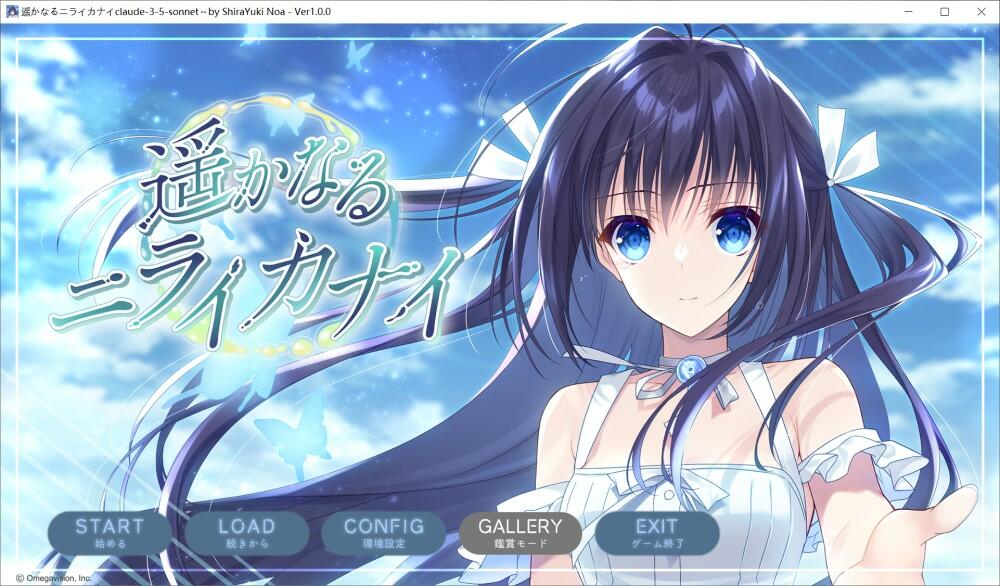Start a new game with START

click(x=110, y=532)
